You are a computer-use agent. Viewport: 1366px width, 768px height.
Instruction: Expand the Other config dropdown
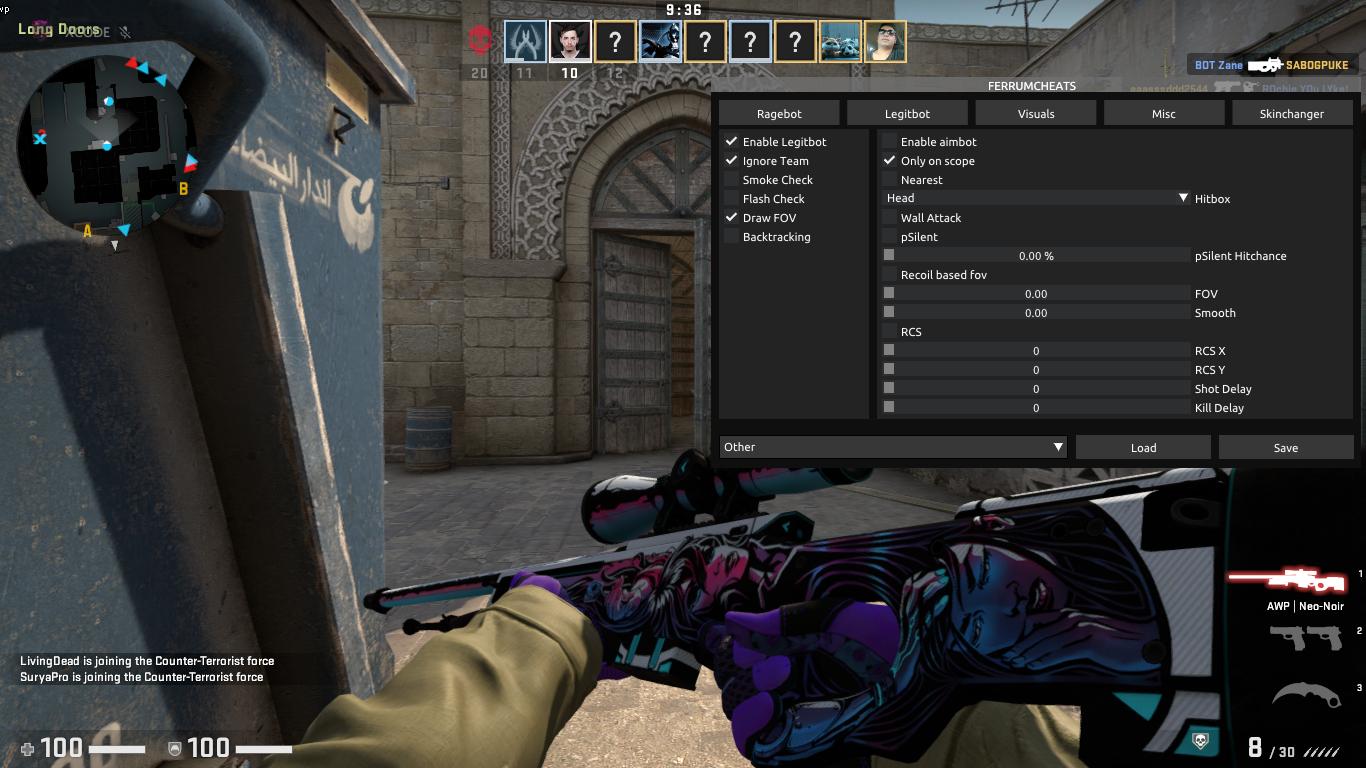click(x=893, y=447)
